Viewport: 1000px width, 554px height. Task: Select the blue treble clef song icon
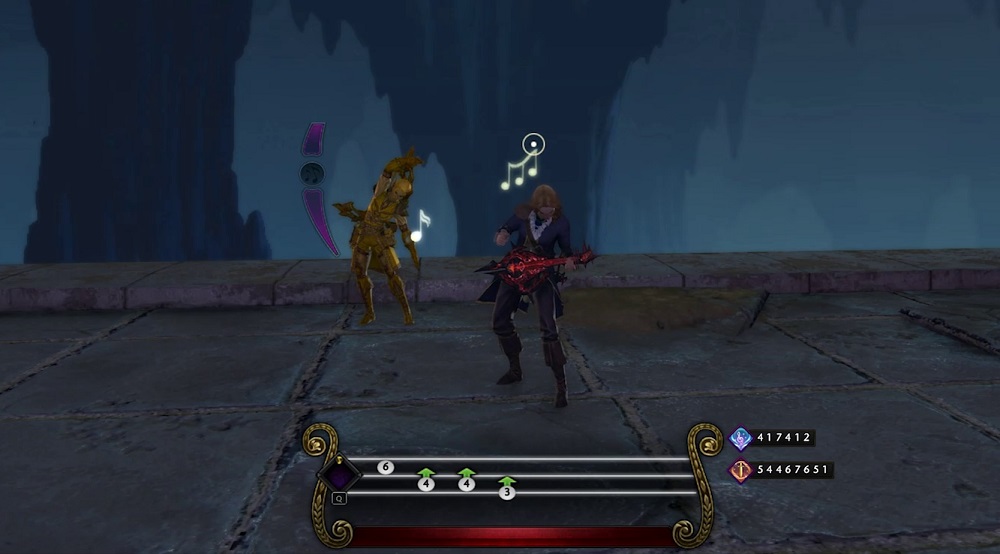pyautogui.click(x=741, y=438)
